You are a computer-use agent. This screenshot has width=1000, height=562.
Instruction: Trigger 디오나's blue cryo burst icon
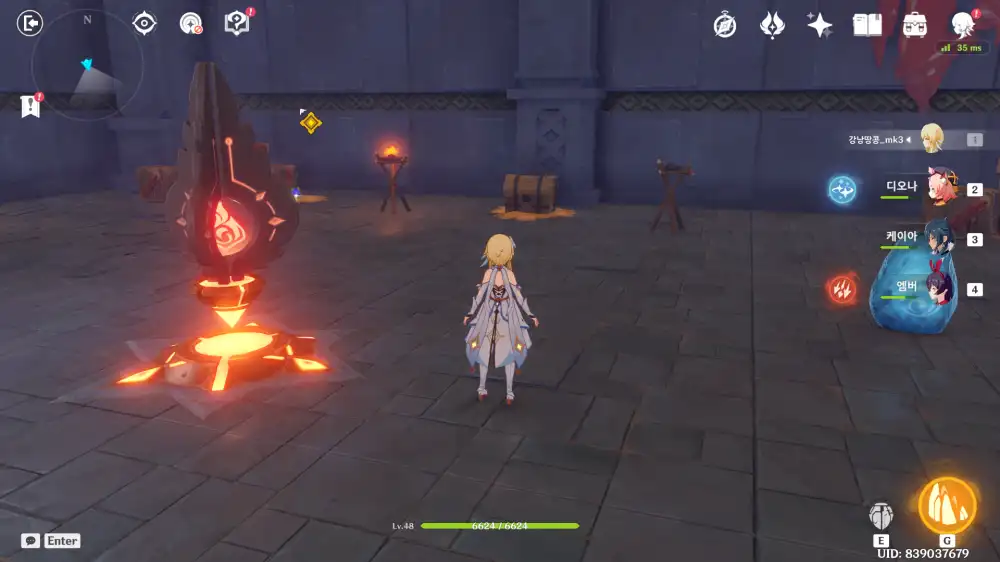842,189
